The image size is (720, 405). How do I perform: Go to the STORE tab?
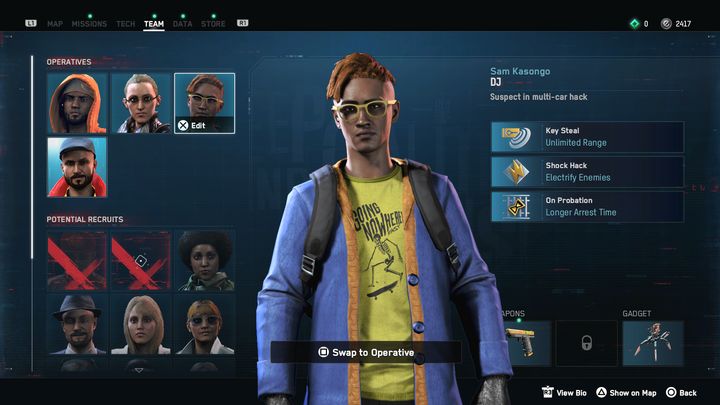tap(213, 23)
